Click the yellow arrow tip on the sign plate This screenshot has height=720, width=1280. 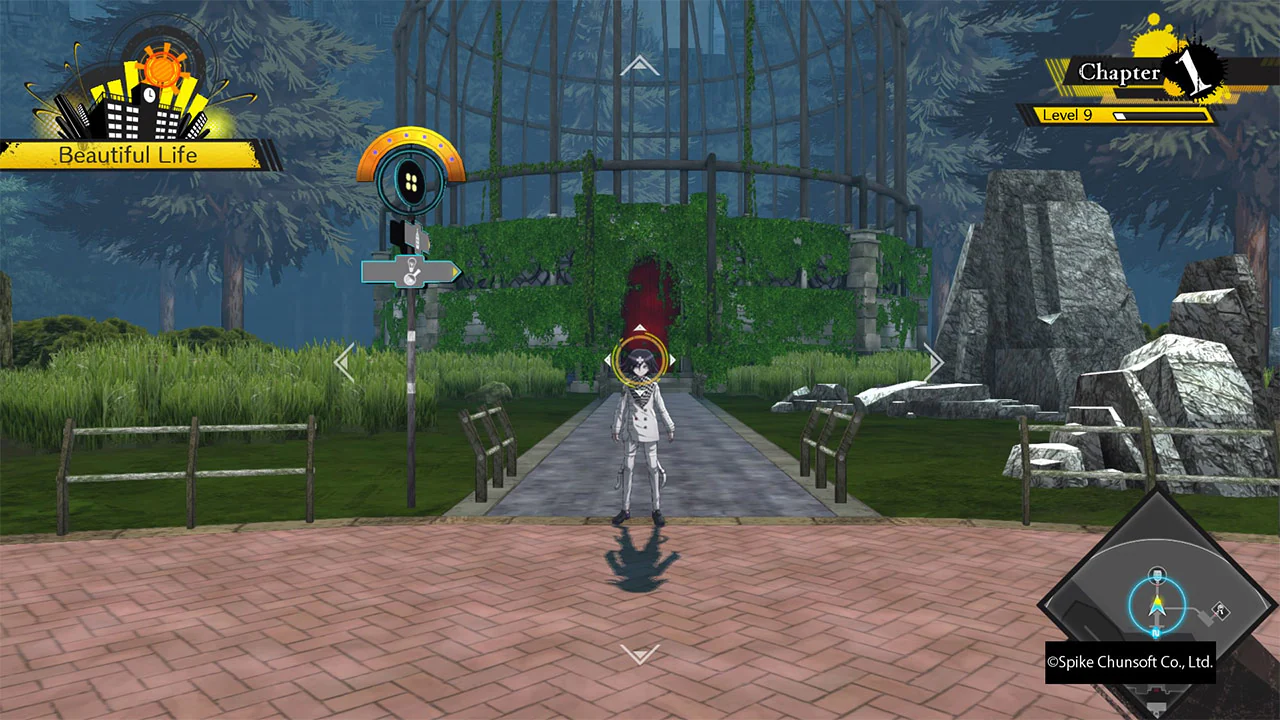click(455, 270)
